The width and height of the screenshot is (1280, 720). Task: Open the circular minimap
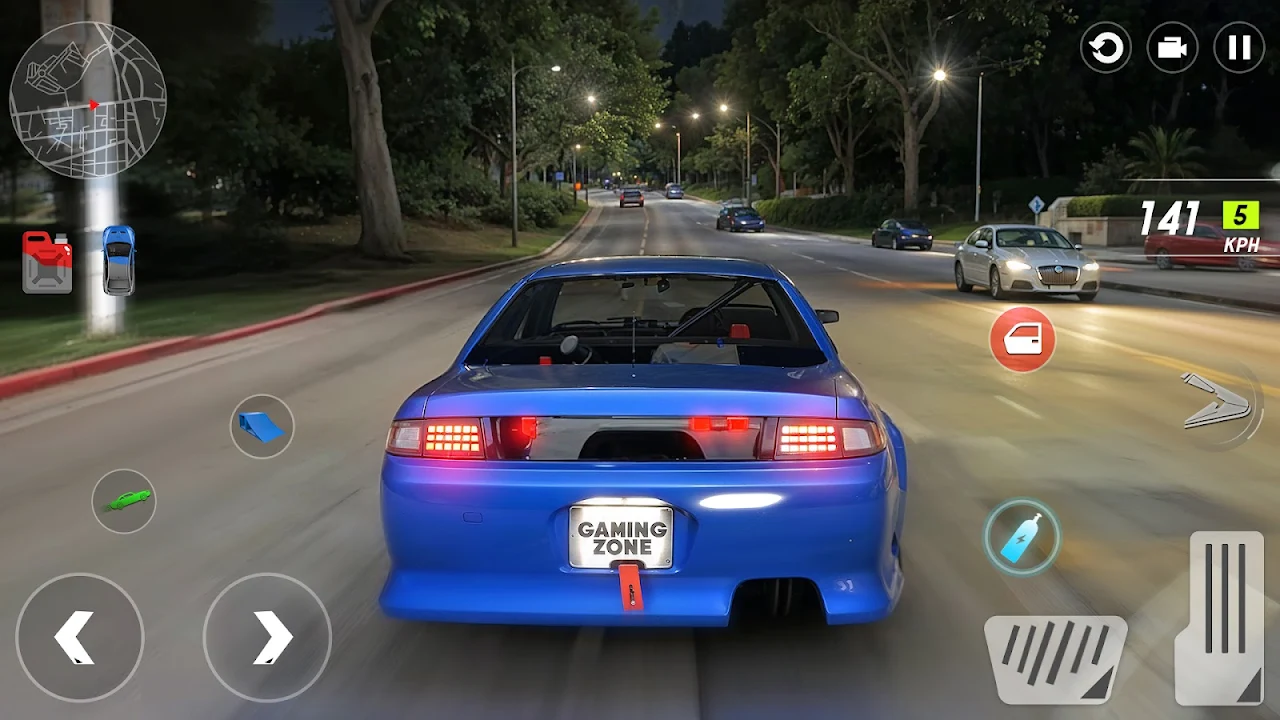(88, 100)
